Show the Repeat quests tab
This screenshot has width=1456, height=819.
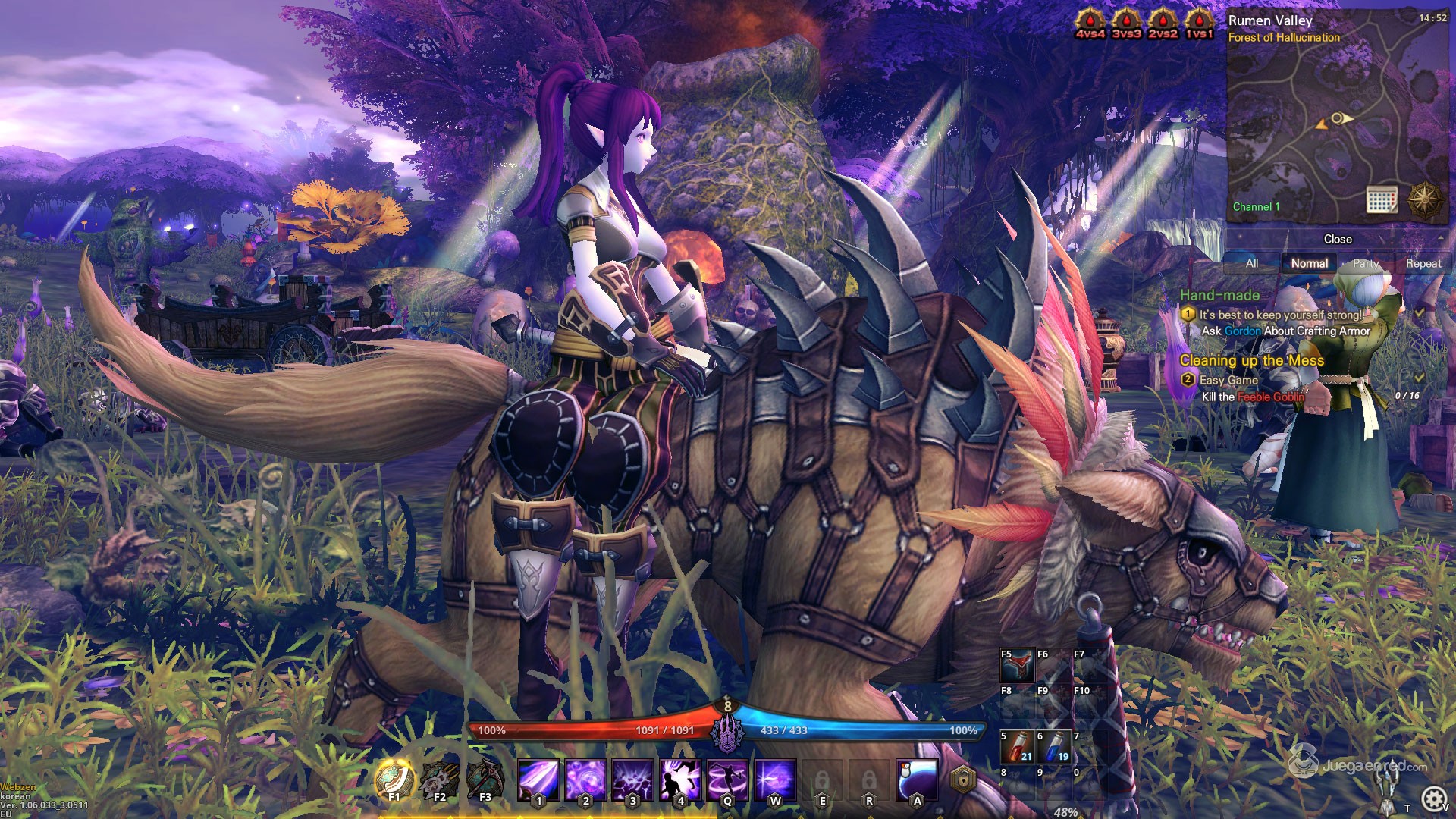(1423, 263)
